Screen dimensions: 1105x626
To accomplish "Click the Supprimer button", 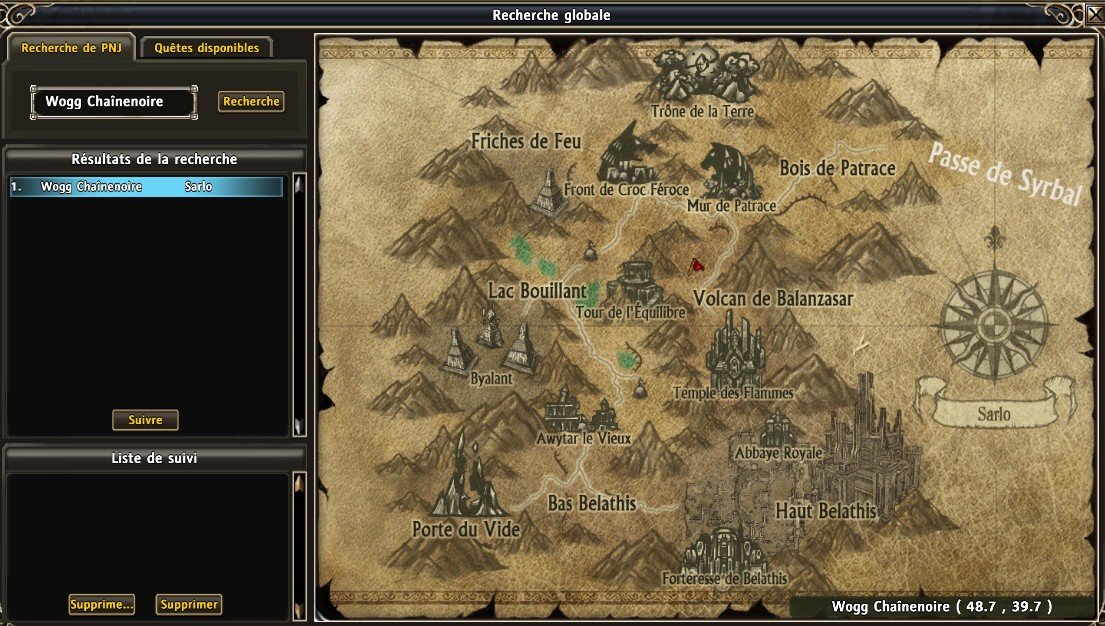I will (189, 605).
